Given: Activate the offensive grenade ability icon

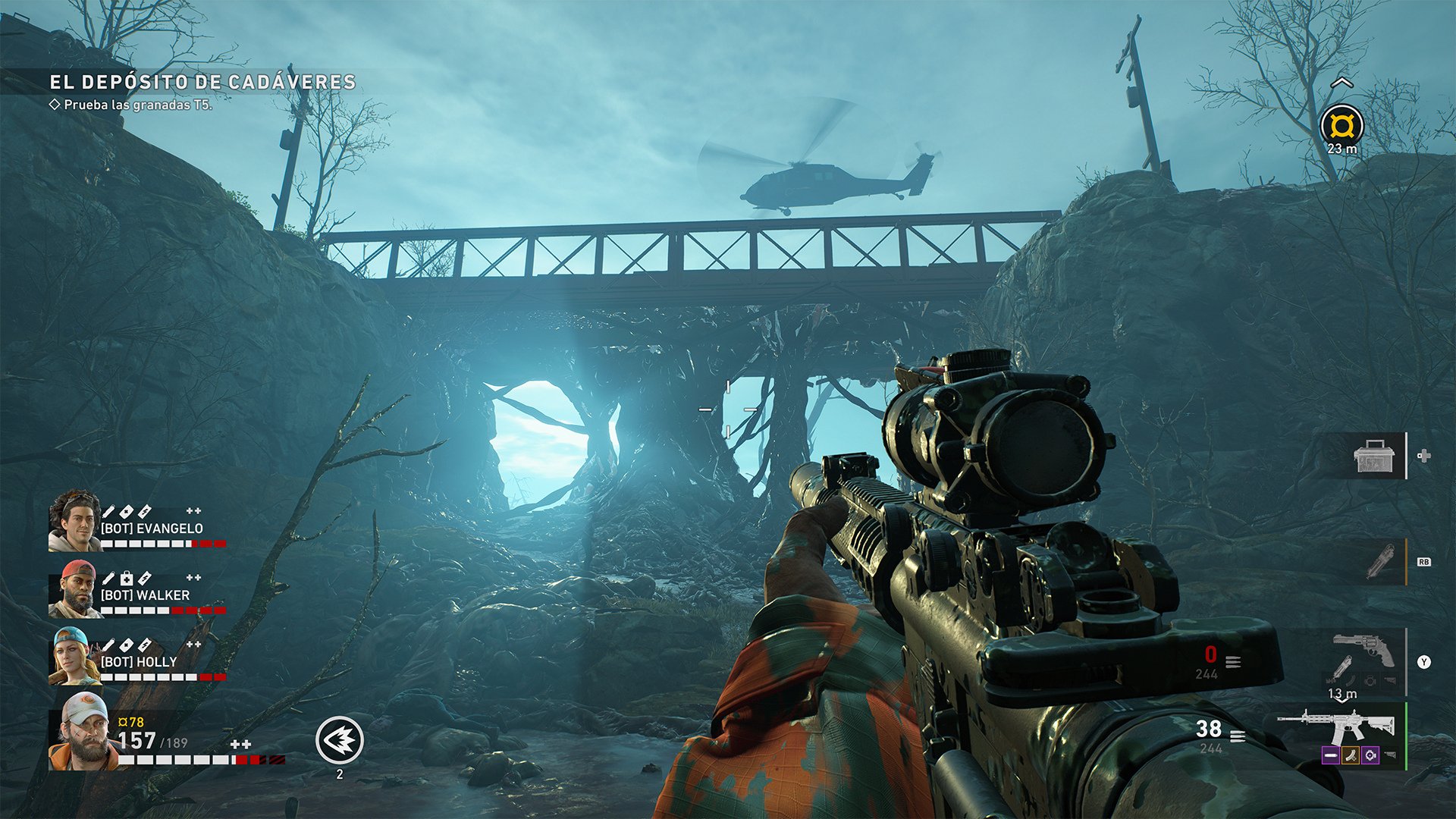Looking at the screenshot, I should (340, 740).
